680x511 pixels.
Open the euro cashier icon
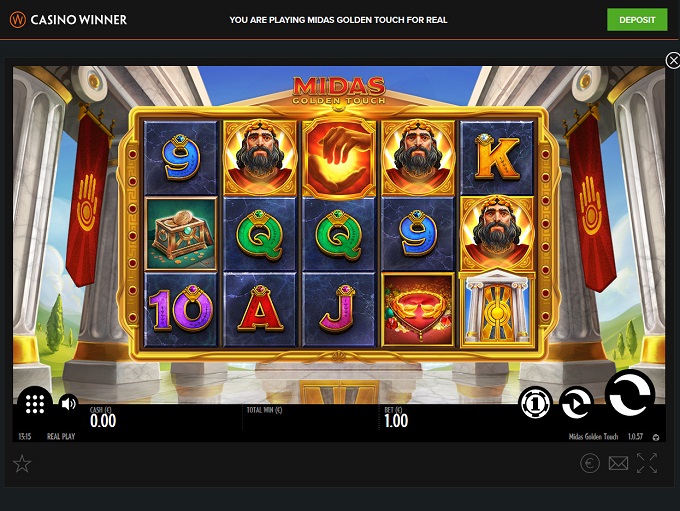tap(590, 463)
